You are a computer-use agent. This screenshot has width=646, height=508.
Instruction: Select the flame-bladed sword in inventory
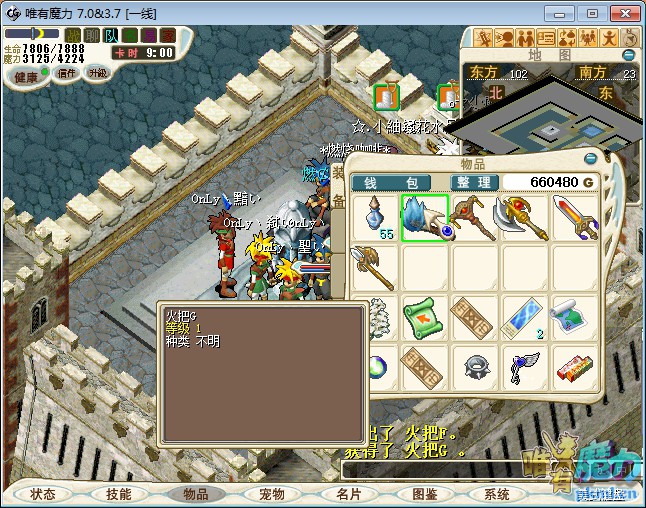[x=575, y=218]
